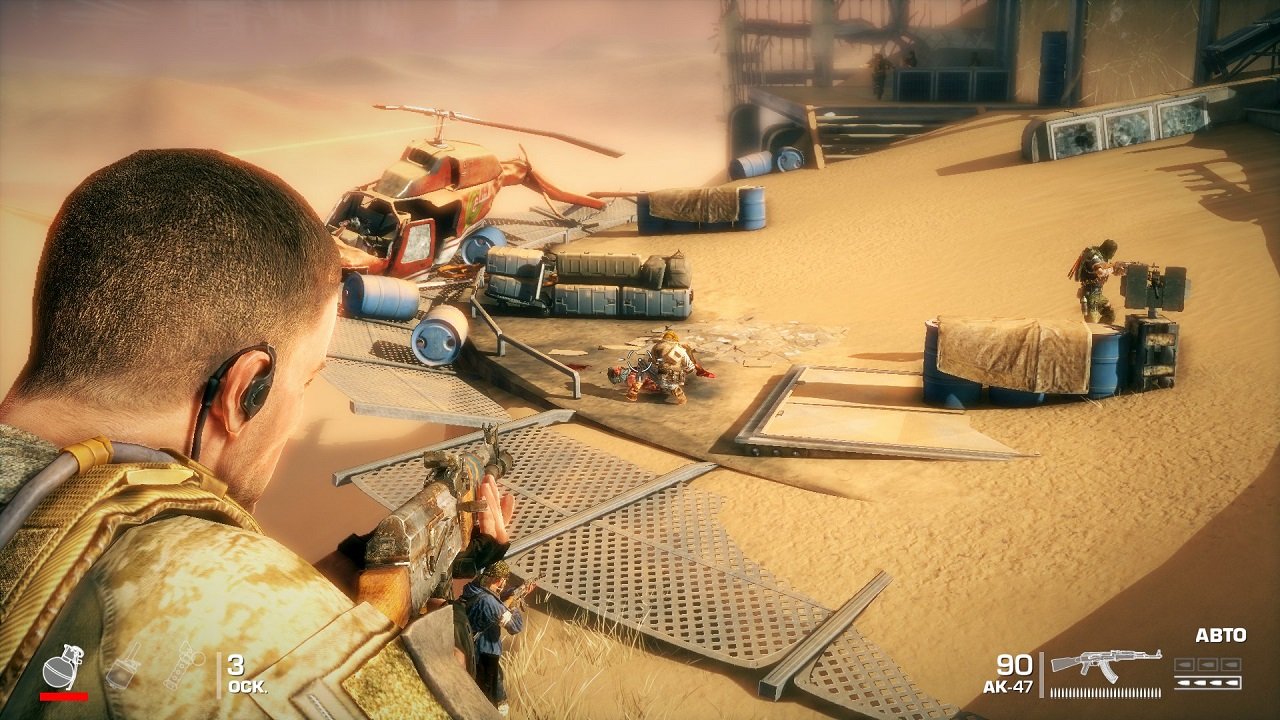
Task: Click the AK-47 weapon silhouette icon
Action: [1105, 663]
